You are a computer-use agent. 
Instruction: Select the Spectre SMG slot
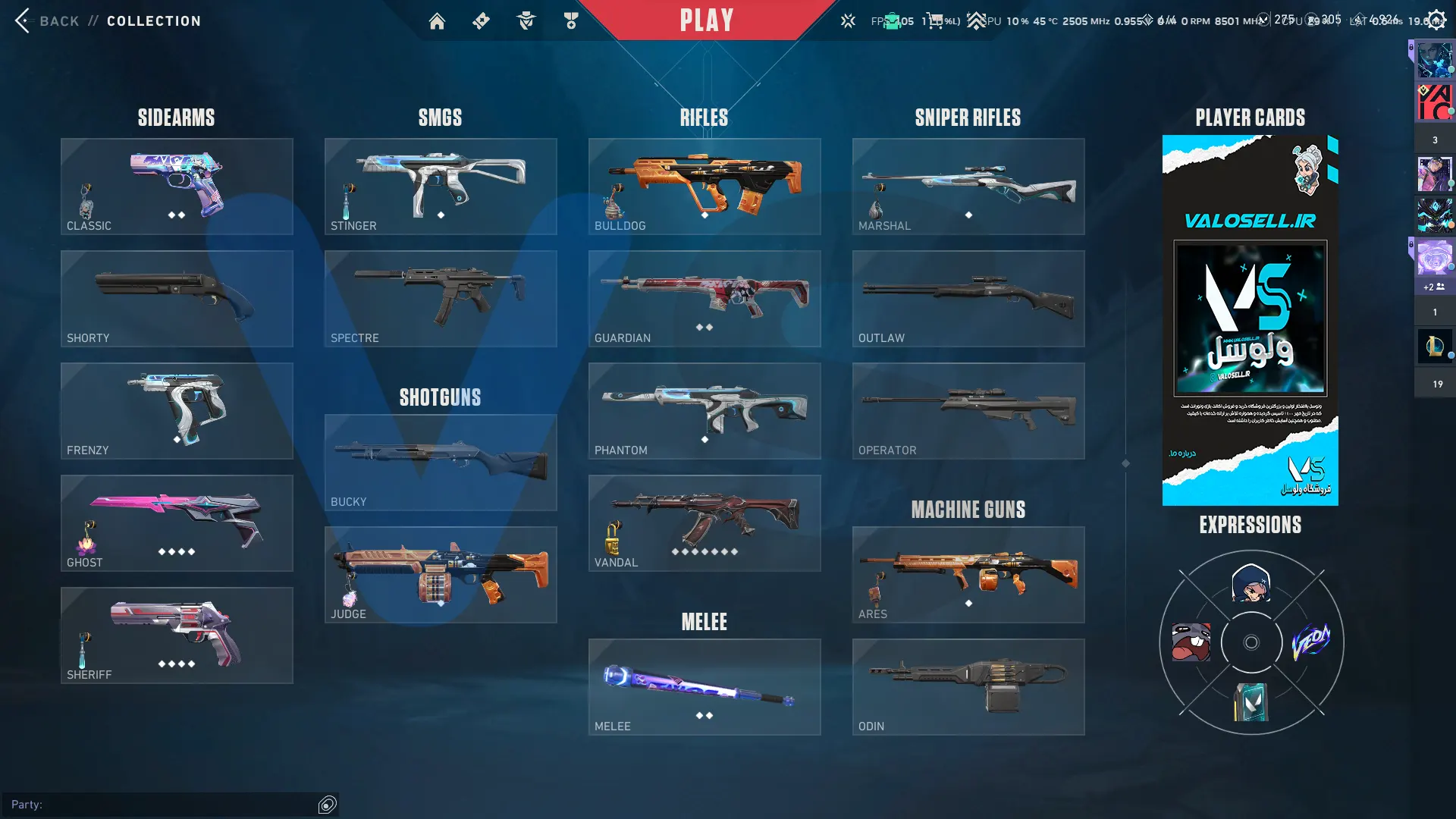point(441,299)
